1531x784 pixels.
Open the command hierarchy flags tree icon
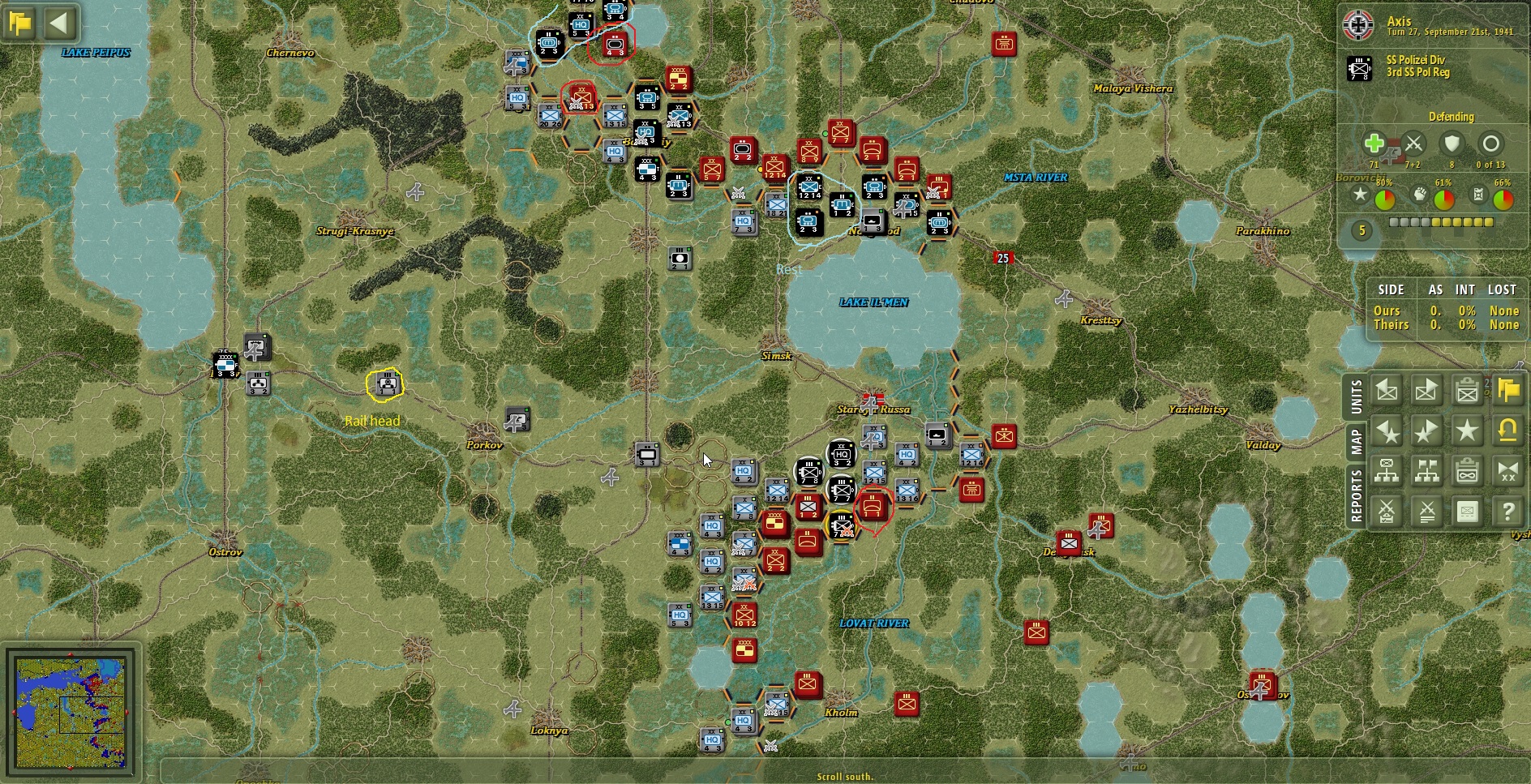click(1426, 470)
